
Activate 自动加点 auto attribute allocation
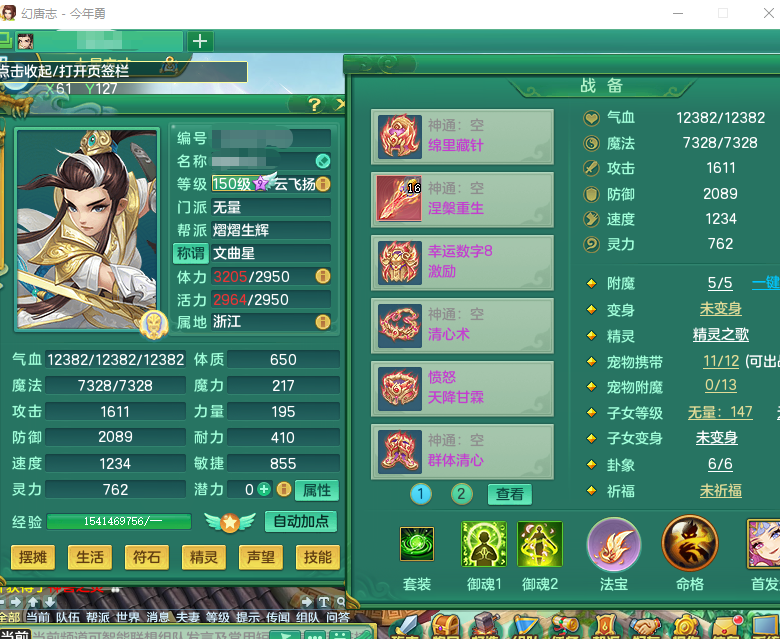301,521
